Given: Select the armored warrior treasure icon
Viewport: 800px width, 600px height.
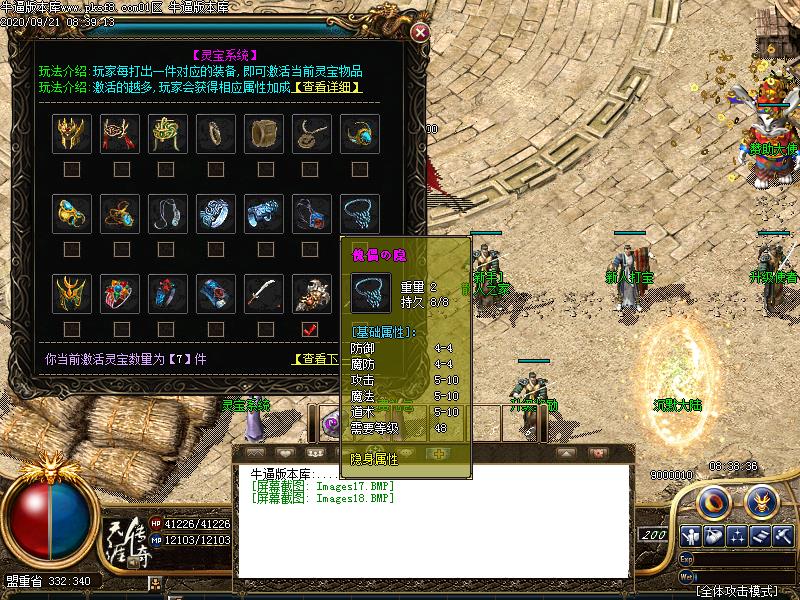Looking at the screenshot, I should [x=312, y=294].
